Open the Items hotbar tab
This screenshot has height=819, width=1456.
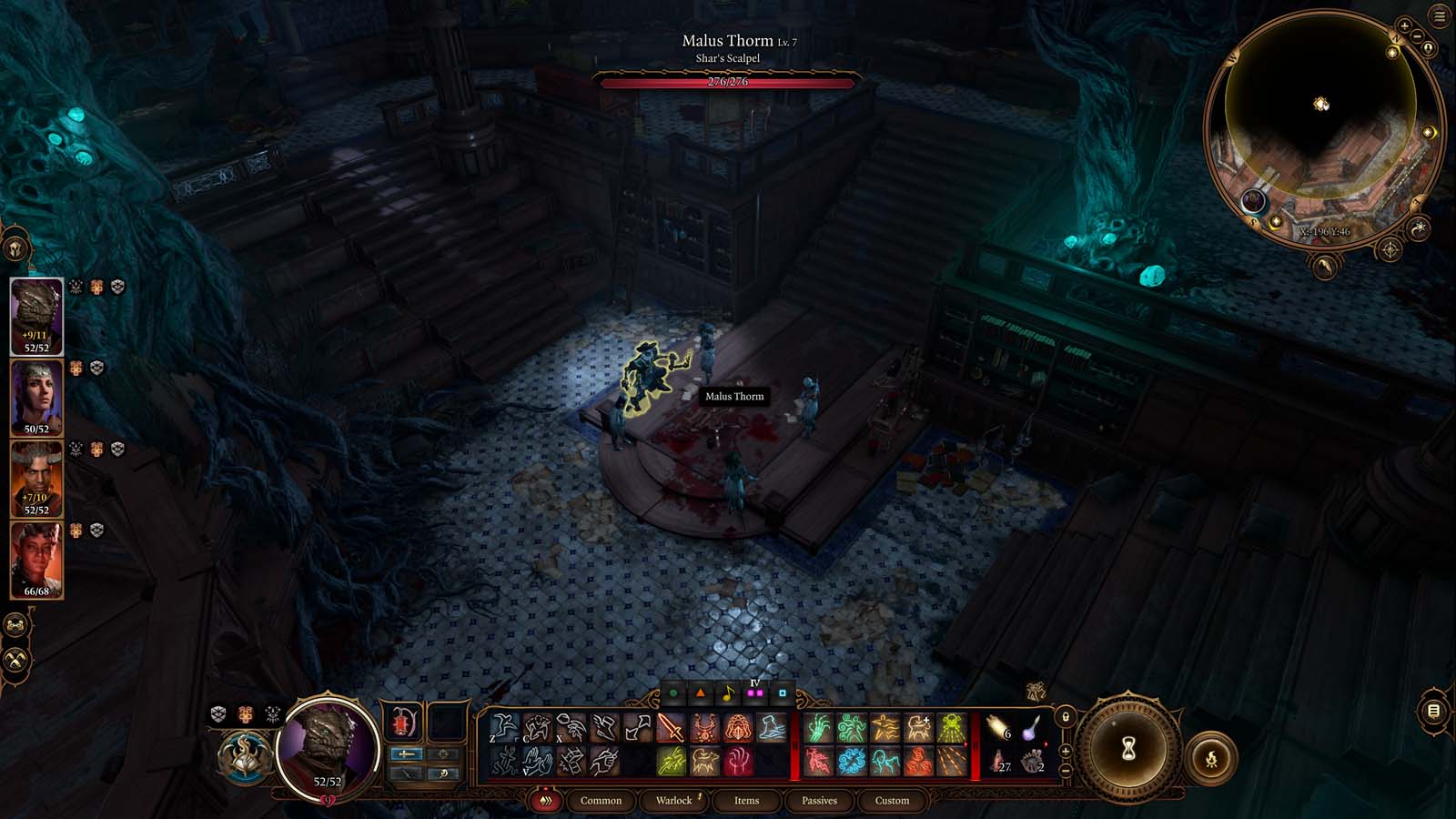(x=747, y=801)
